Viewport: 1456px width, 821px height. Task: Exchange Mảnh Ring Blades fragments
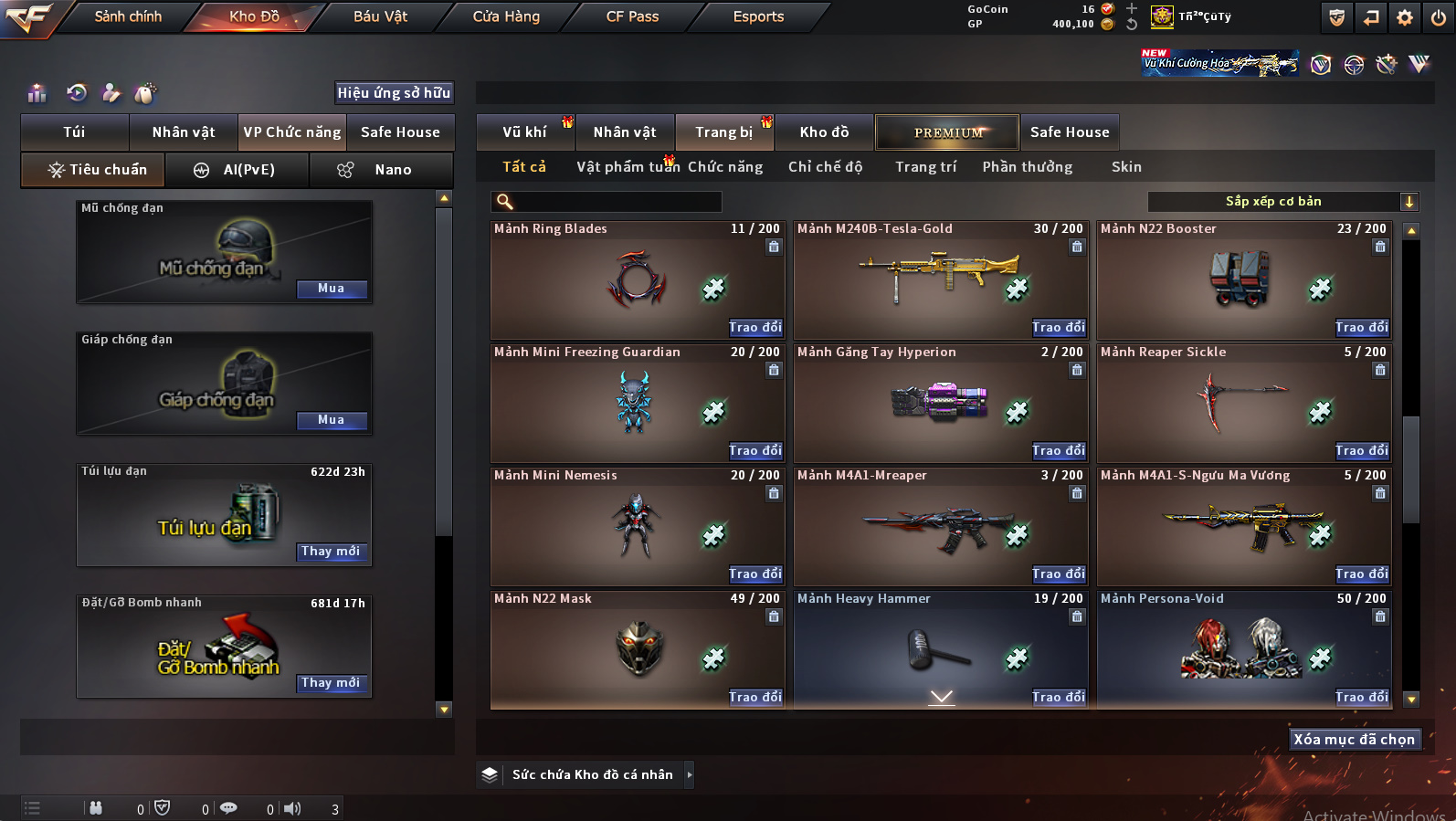755,327
